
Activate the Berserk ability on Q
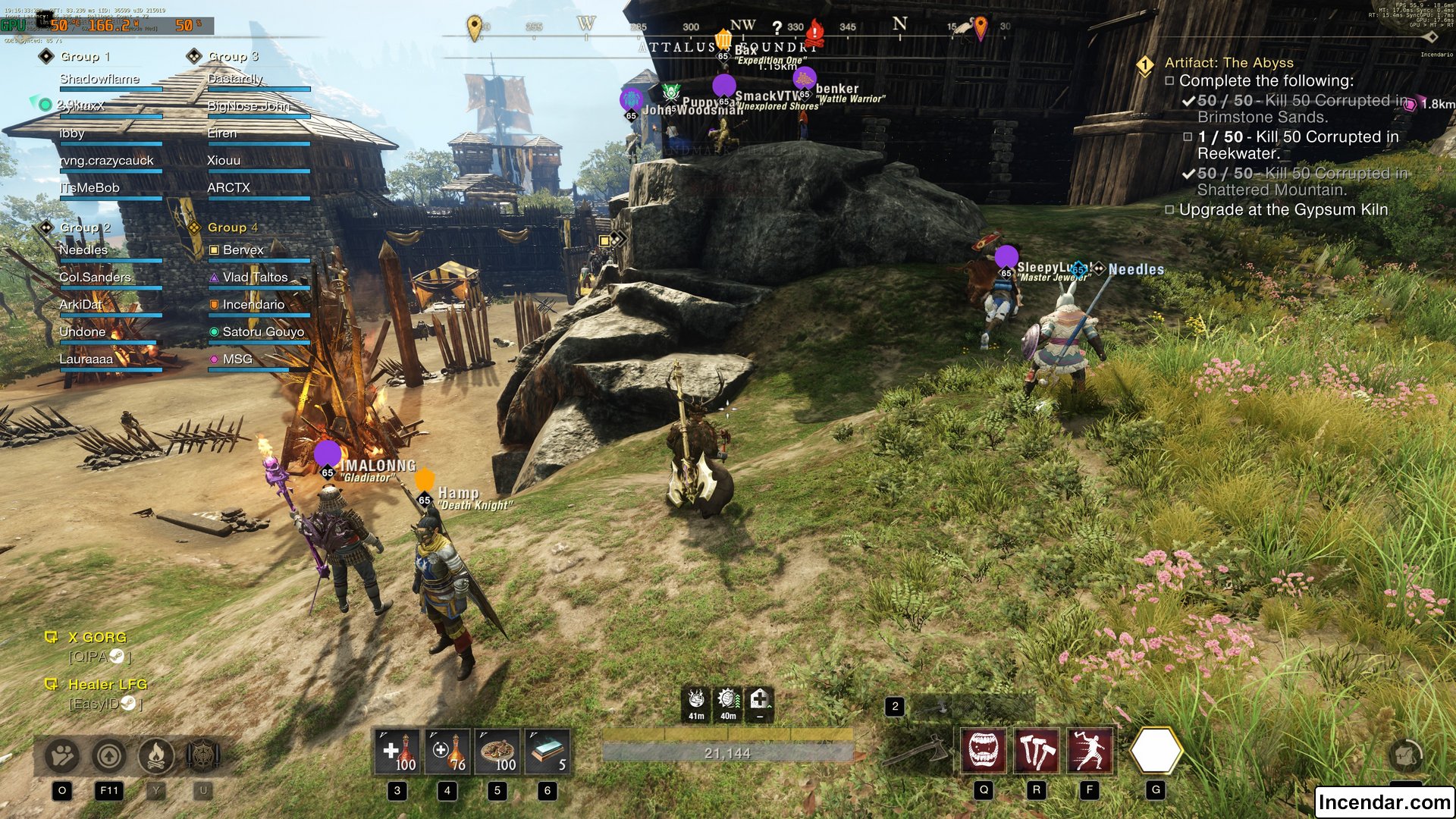tap(984, 749)
